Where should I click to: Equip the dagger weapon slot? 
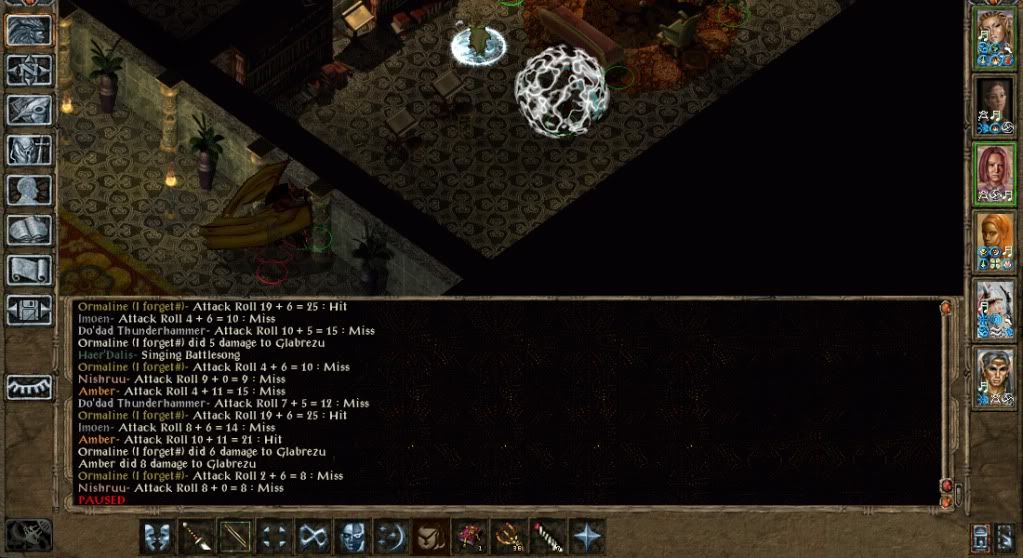pyautogui.click(x=195, y=536)
